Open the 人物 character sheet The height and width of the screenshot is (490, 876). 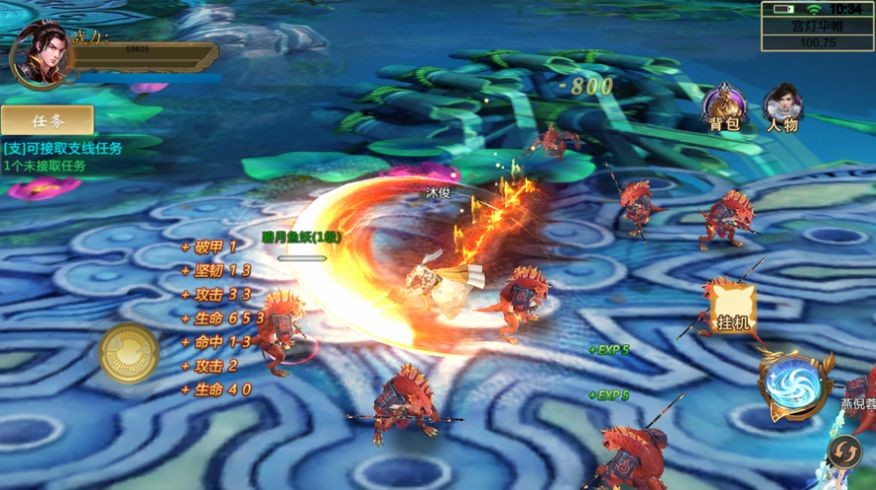click(782, 107)
